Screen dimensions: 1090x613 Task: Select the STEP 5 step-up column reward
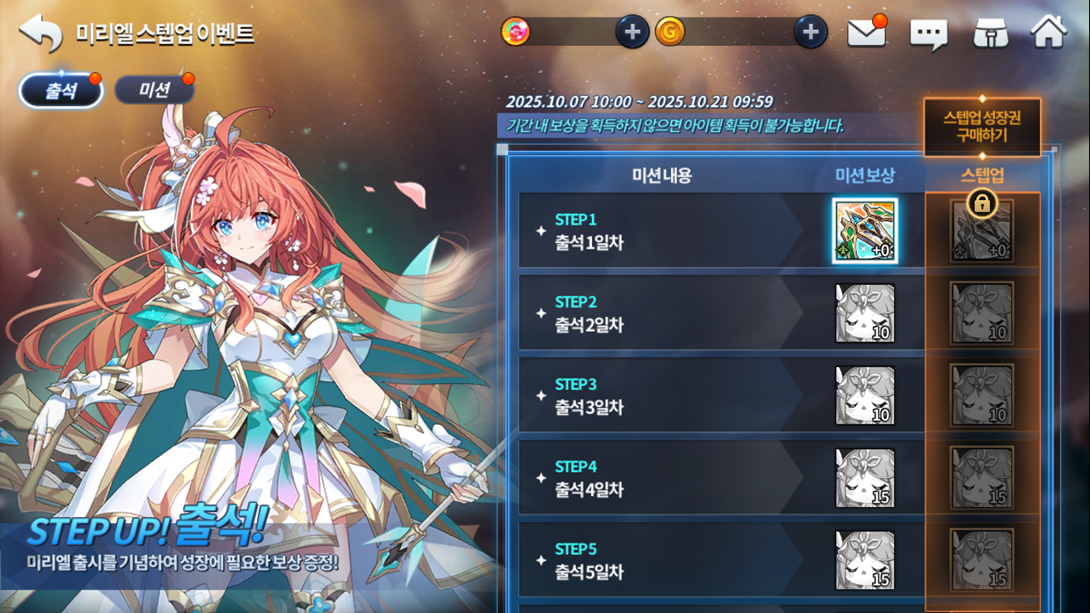pyautogui.click(x=982, y=560)
